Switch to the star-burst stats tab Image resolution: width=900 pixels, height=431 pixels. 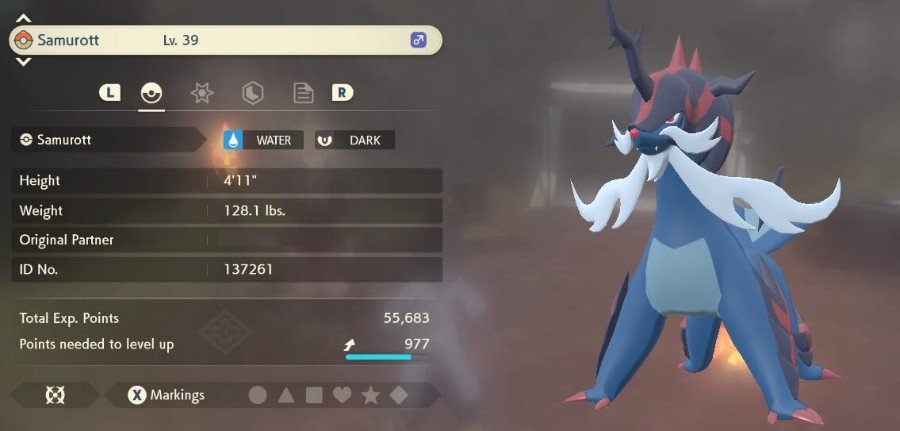click(202, 94)
